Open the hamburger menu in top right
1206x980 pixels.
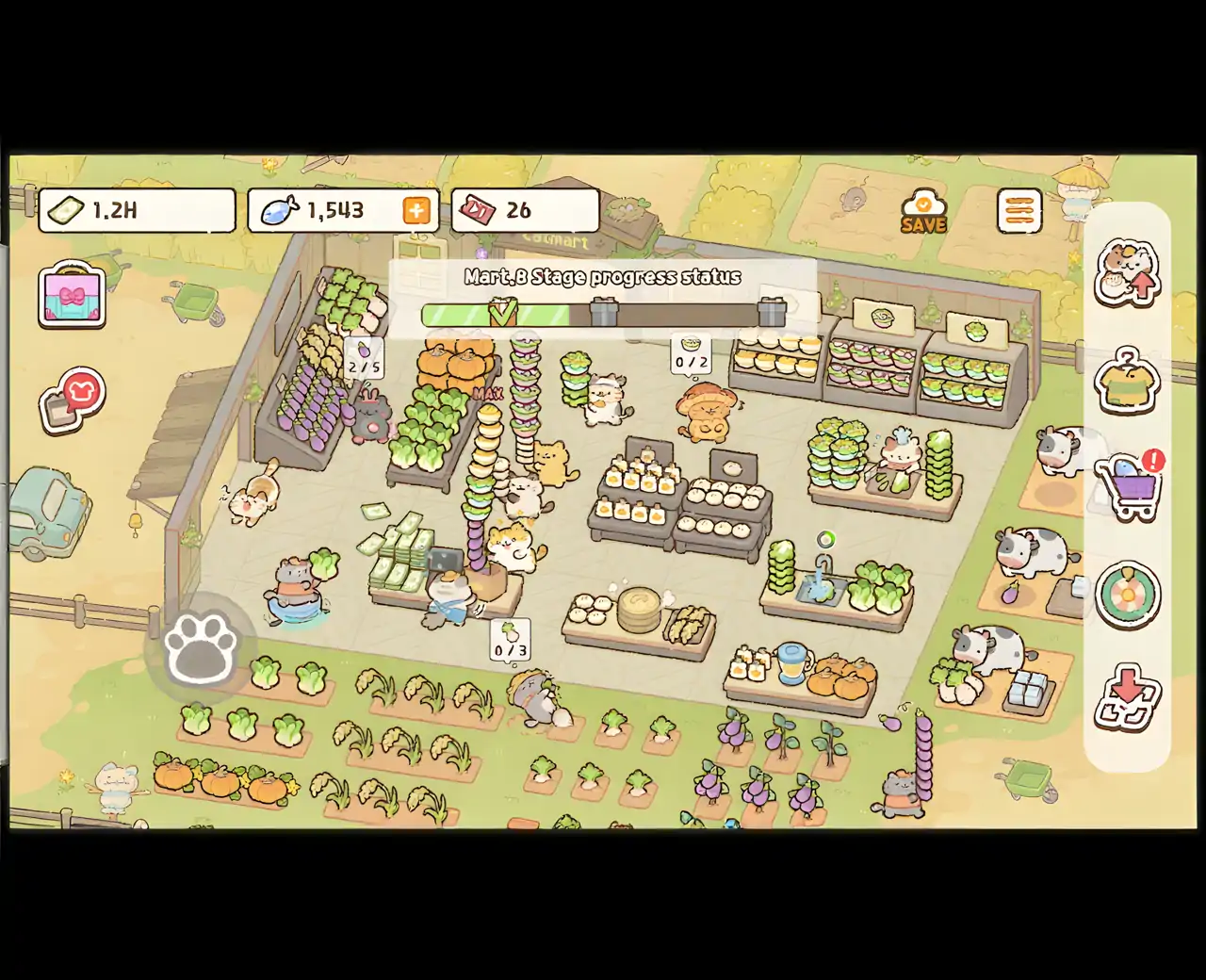(1019, 211)
